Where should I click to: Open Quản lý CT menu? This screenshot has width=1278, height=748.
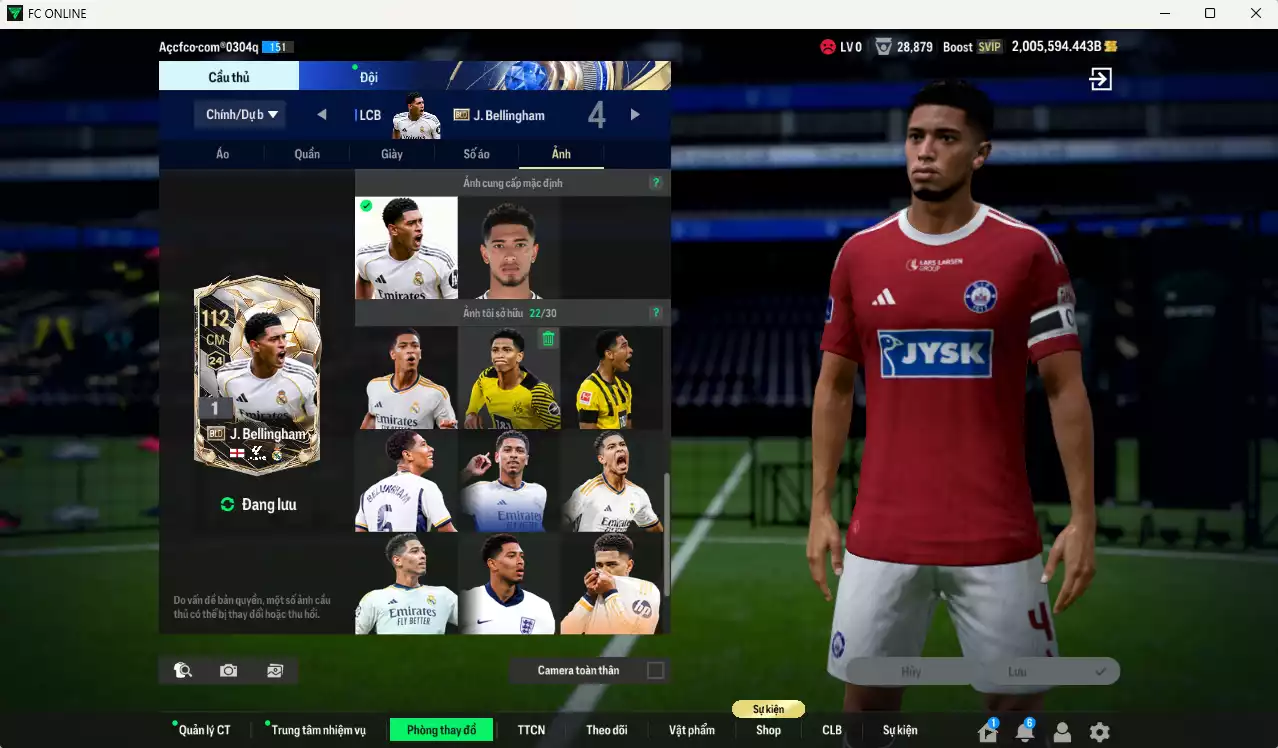click(x=204, y=730)
